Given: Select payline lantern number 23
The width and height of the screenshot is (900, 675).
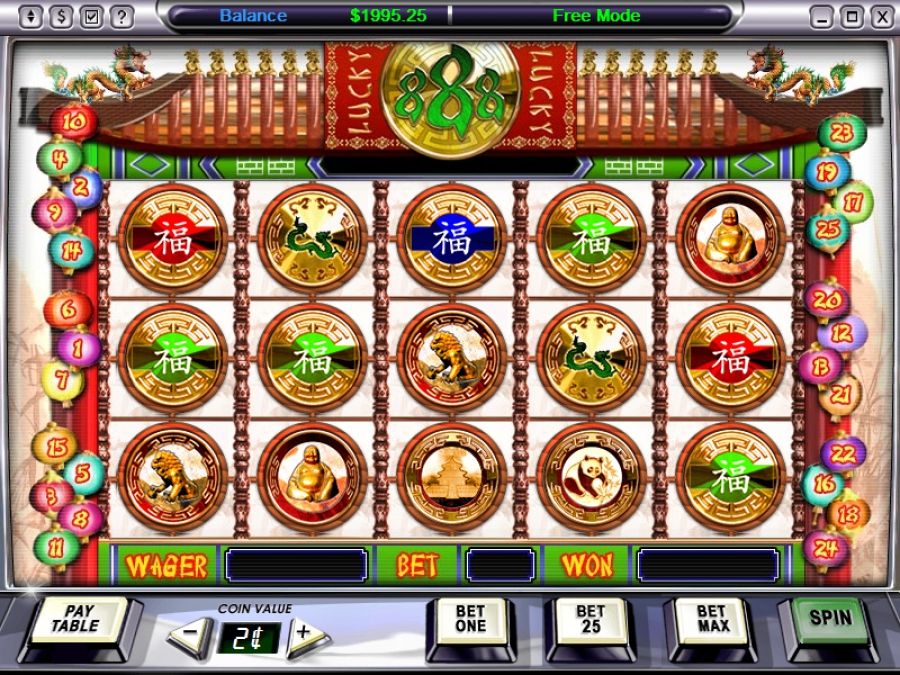Looking at the screenshot, I should [x=841, y=131].
